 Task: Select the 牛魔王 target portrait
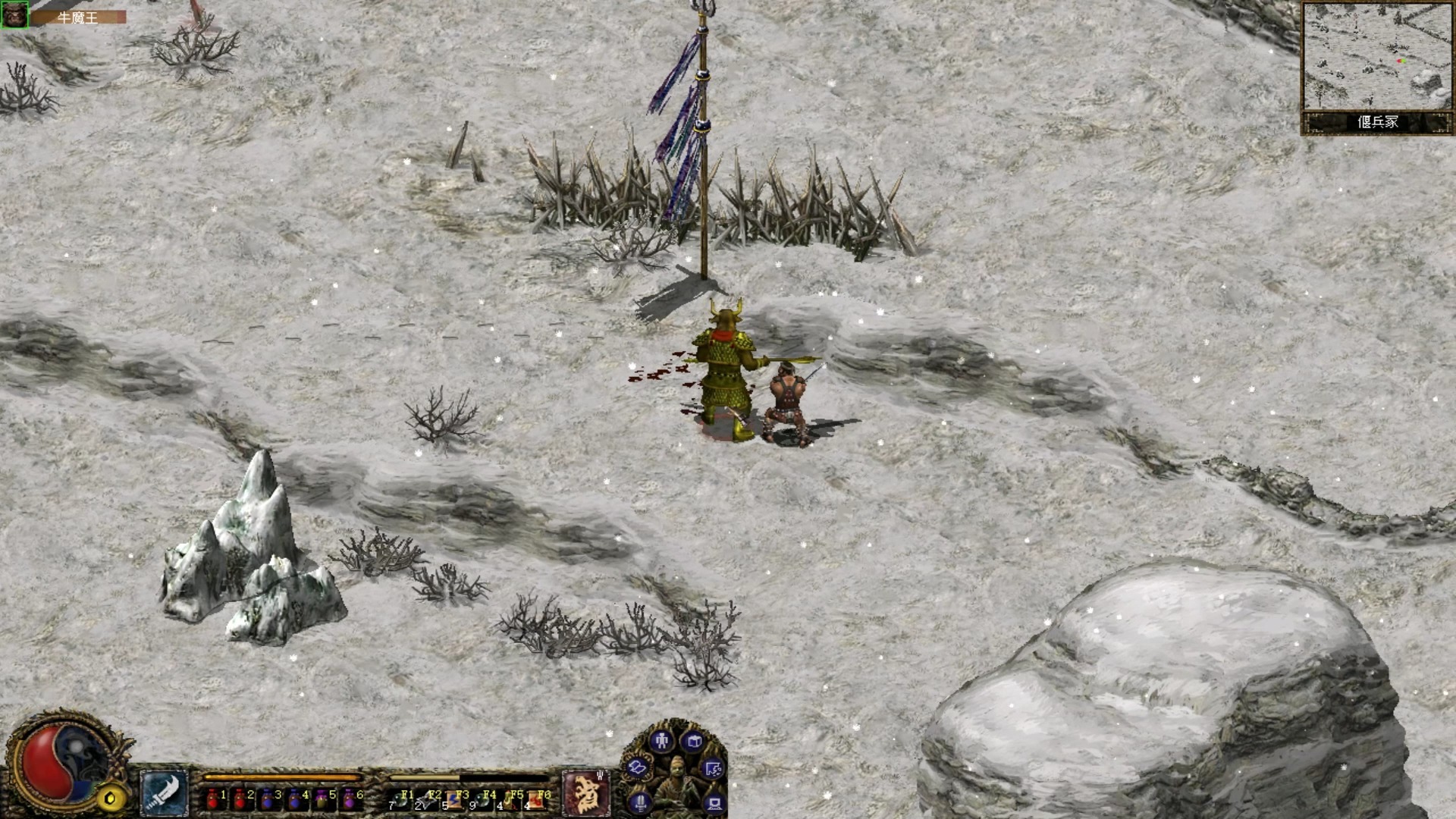tap(14, 15)
